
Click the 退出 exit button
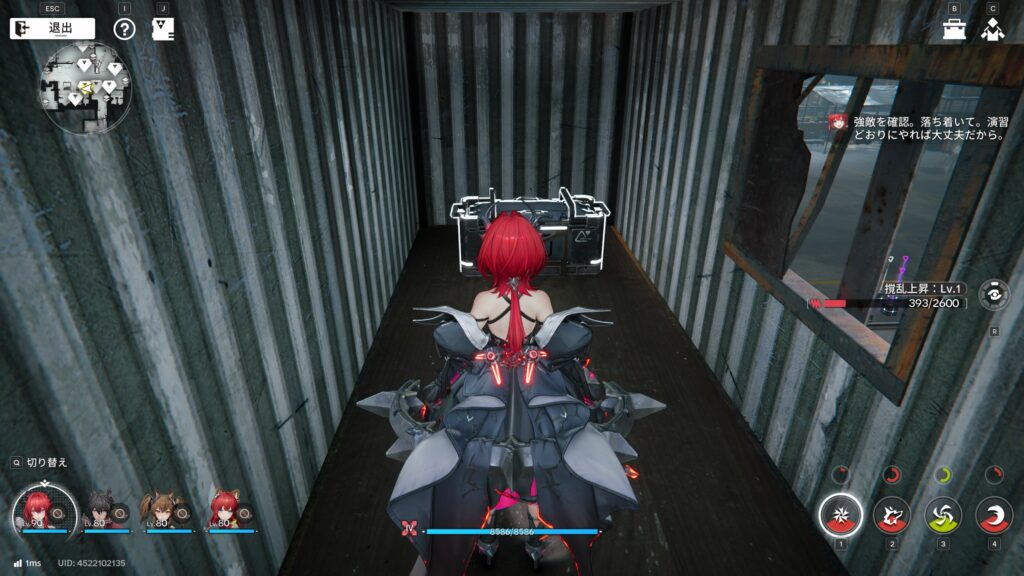pos(52,28)
